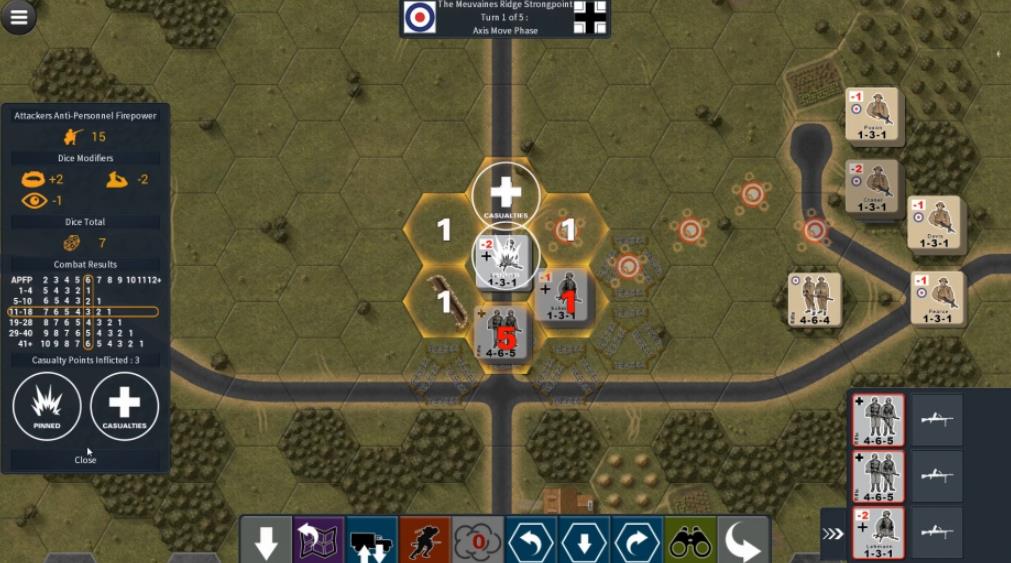Click the smoke cloud button showing zero
This screenshot has height=563, width=1011.
pos(477,541)
